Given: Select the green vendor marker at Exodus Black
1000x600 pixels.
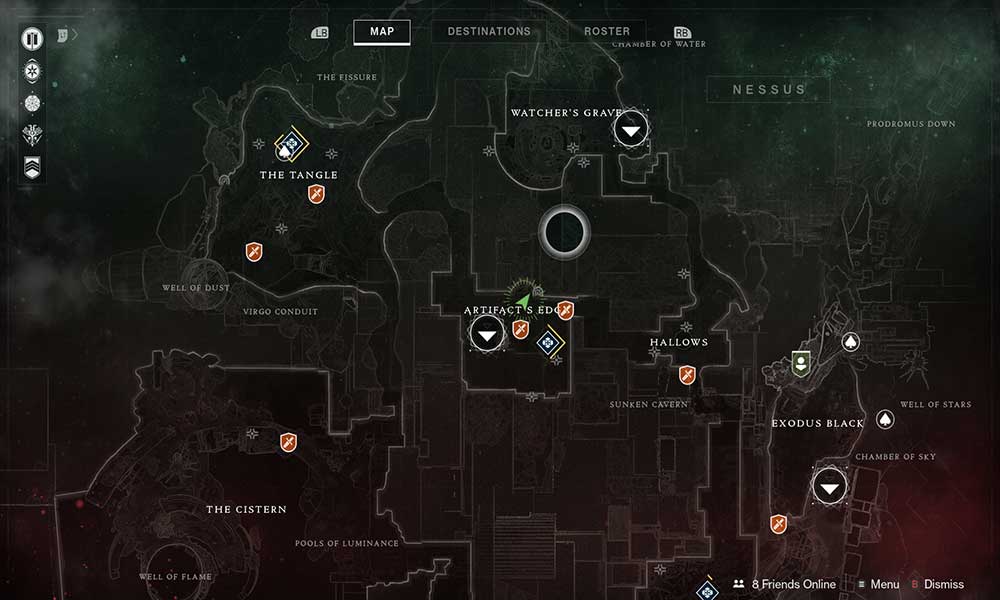Looking at the screenshot, I should (x=800, y=361).
